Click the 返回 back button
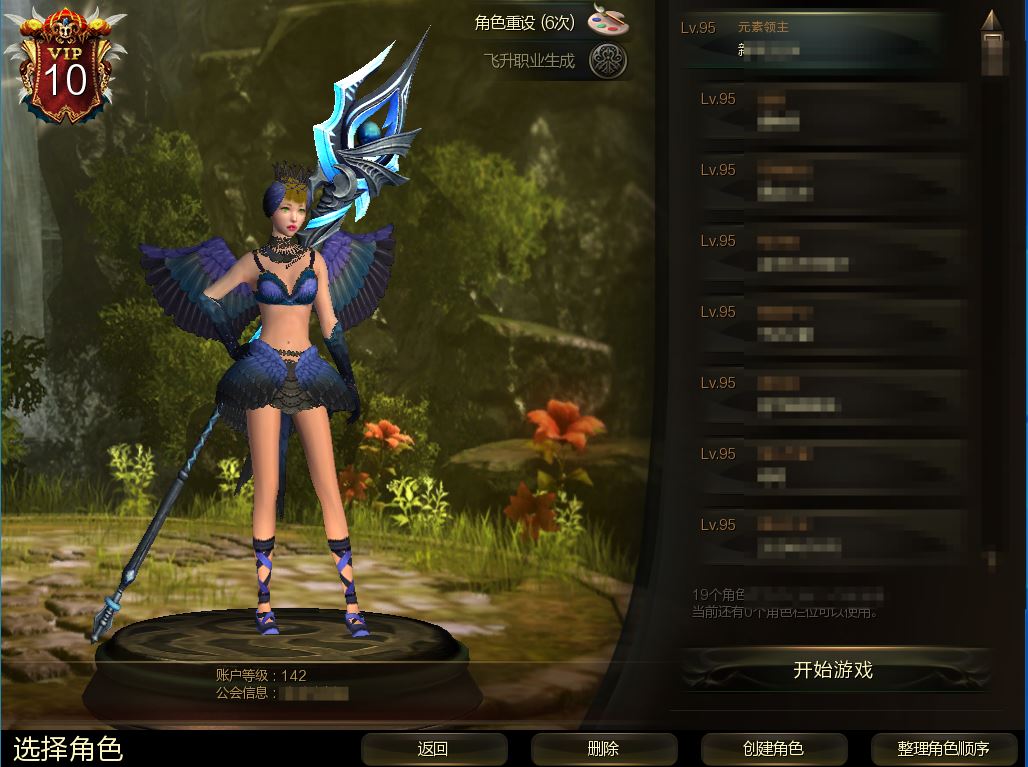The height and width of the screenshot is (767, 1028). click(x=432, y=748)
